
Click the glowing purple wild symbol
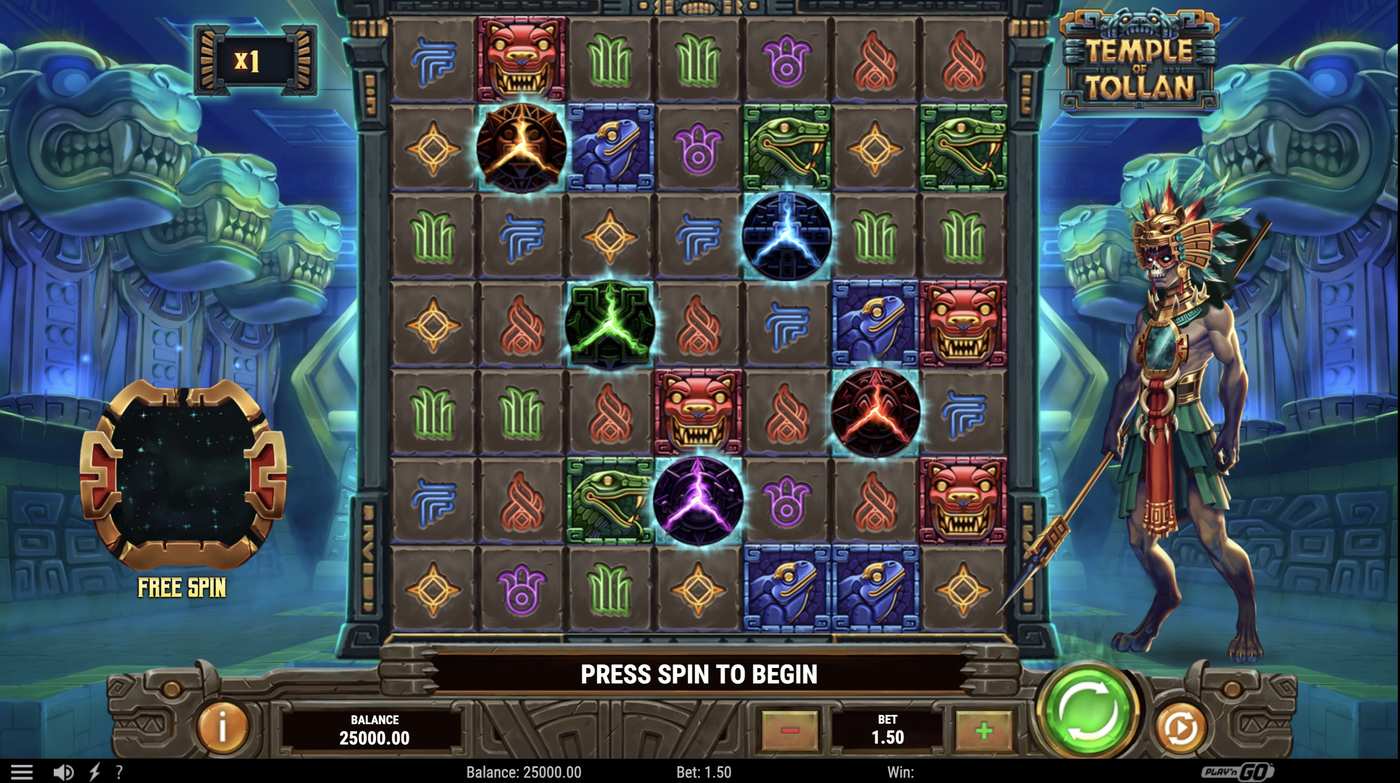[700, 500]
